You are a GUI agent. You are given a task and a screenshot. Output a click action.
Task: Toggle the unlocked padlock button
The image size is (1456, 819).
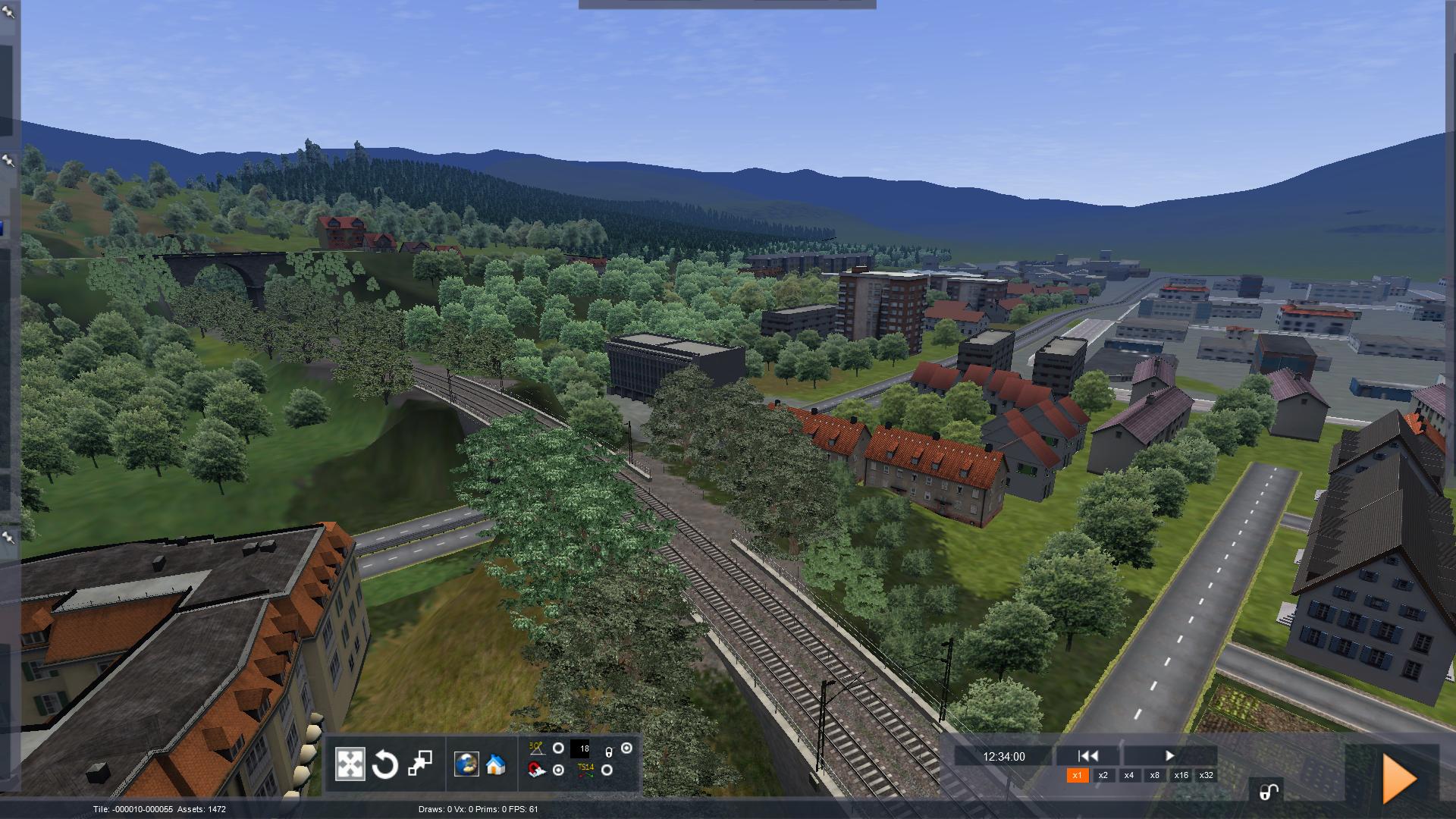click(1268, 792)
